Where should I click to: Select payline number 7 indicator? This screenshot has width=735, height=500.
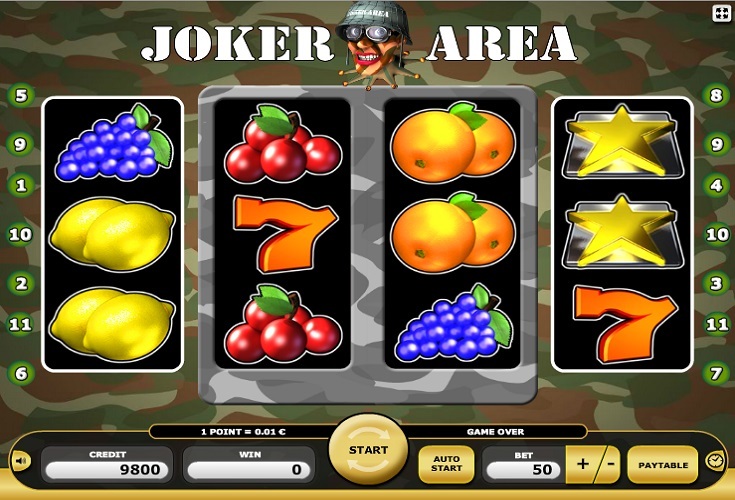(x=715, y=373)
